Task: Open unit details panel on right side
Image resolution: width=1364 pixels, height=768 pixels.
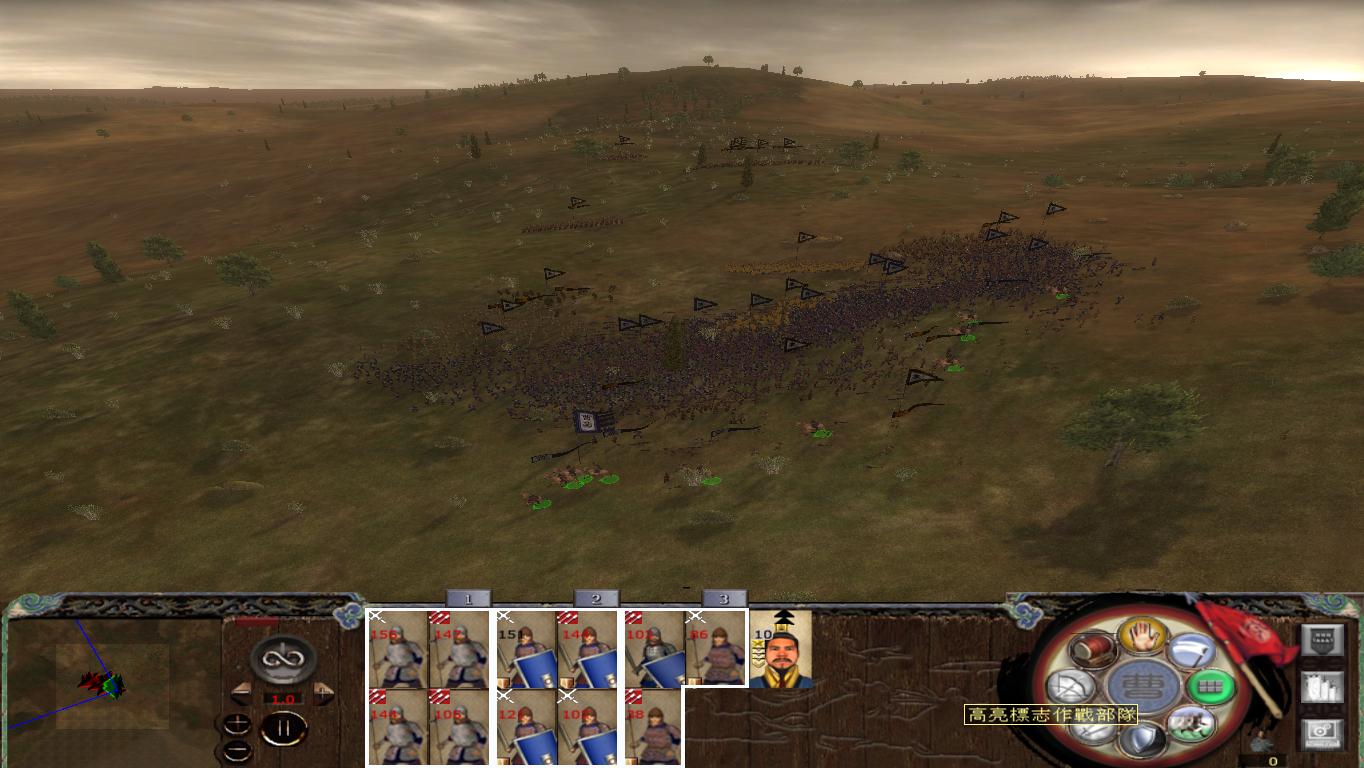Action: [x=1321, y=688]
